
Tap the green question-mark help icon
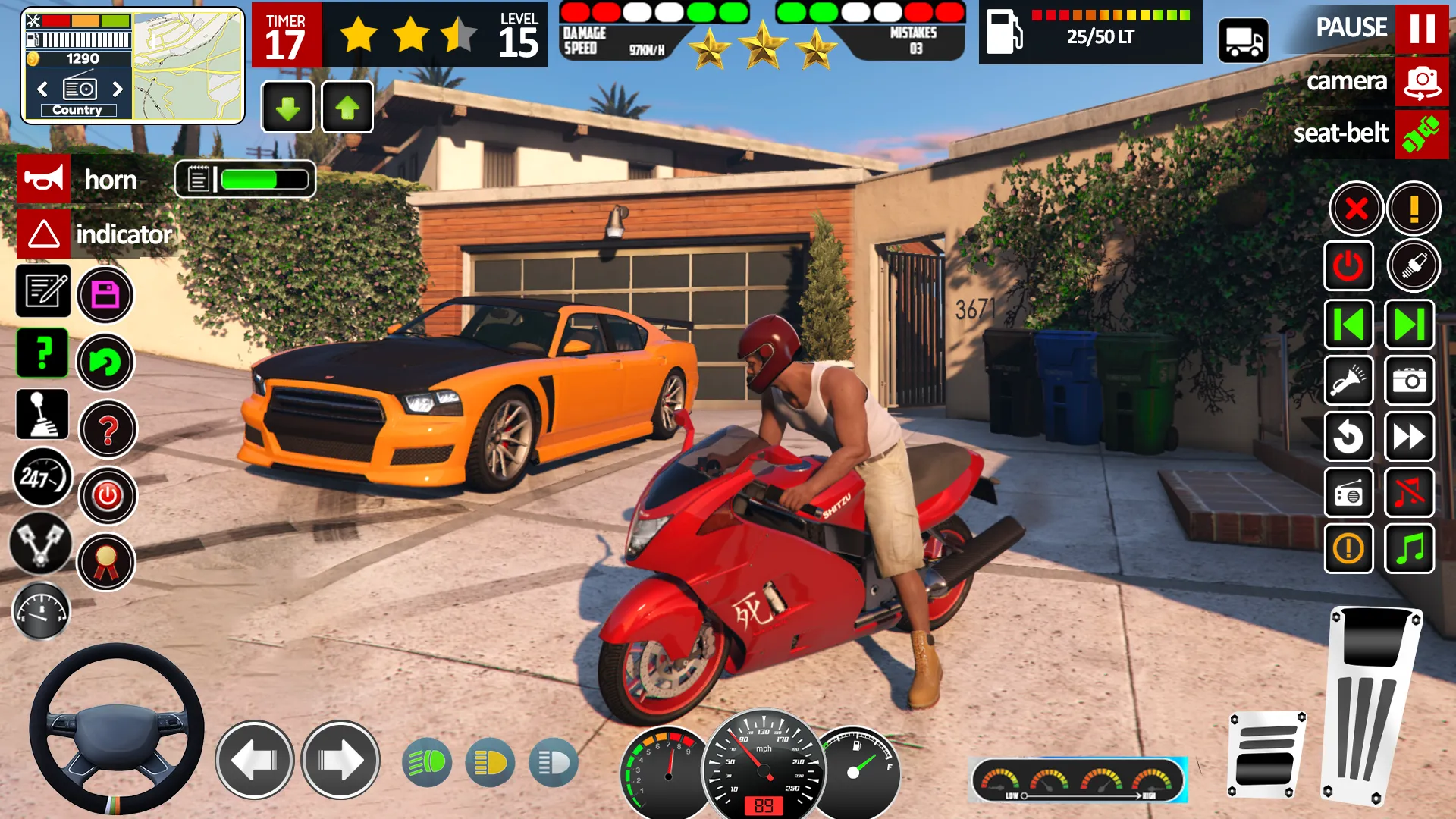[x=42, y=353]
